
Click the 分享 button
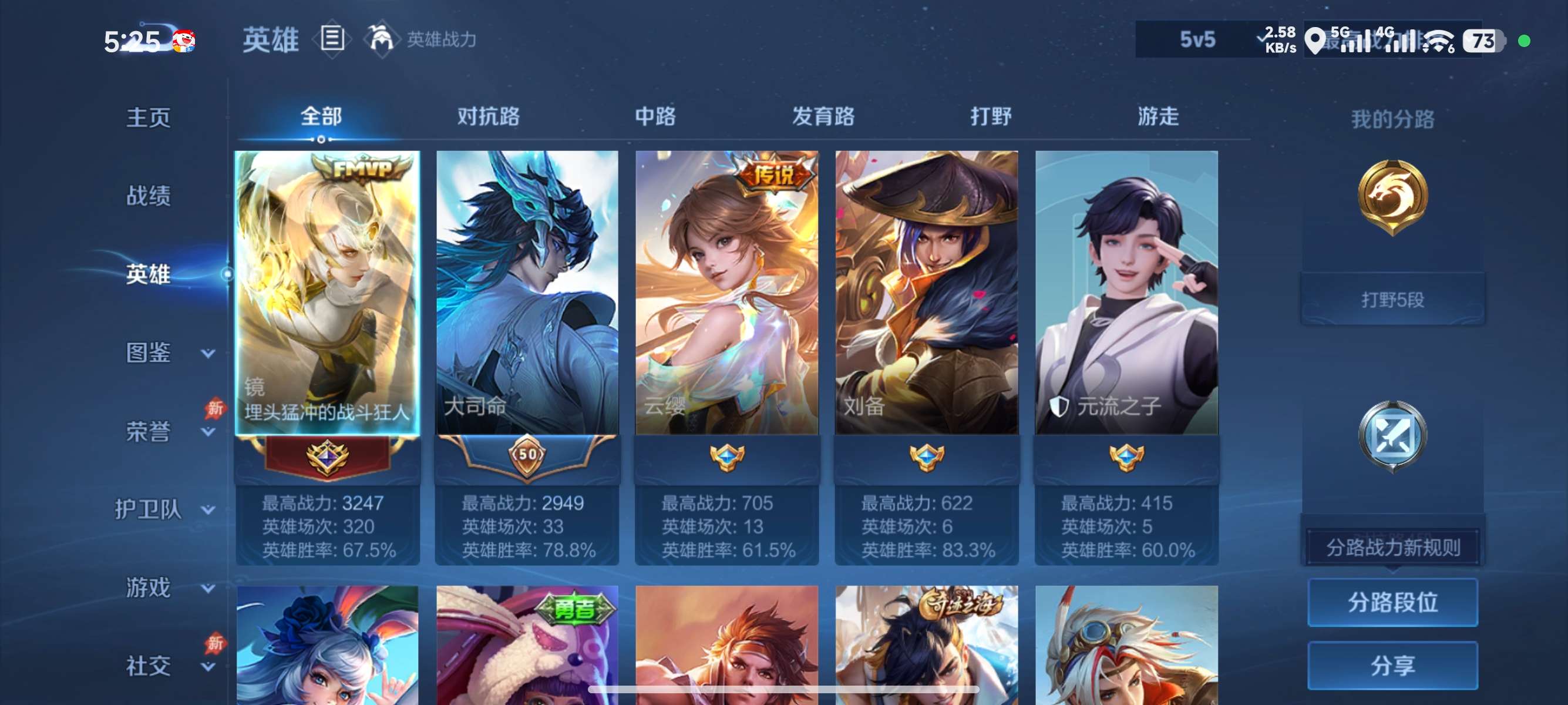point(1394,665)
